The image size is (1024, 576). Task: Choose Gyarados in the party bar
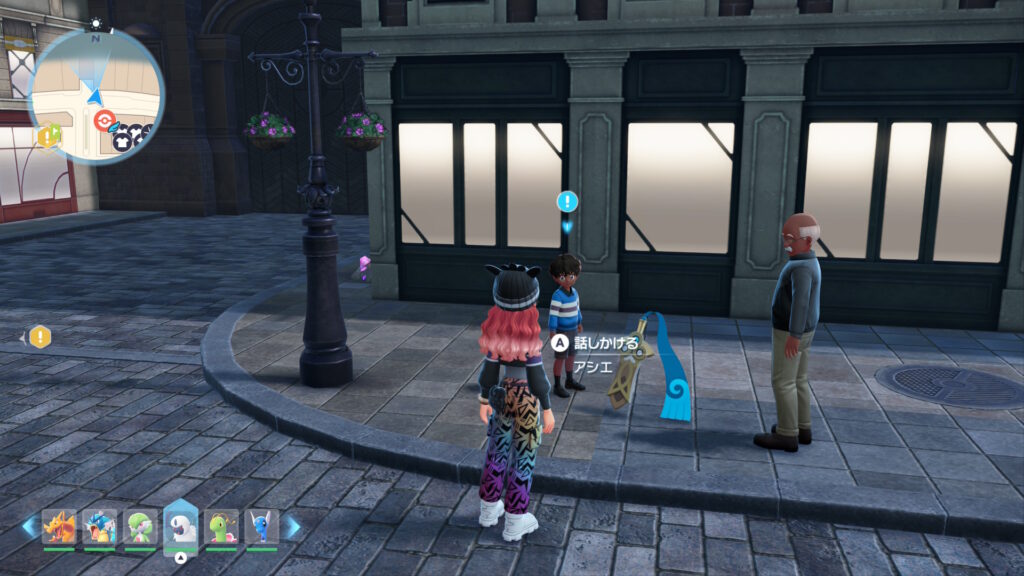click(99, 525)
